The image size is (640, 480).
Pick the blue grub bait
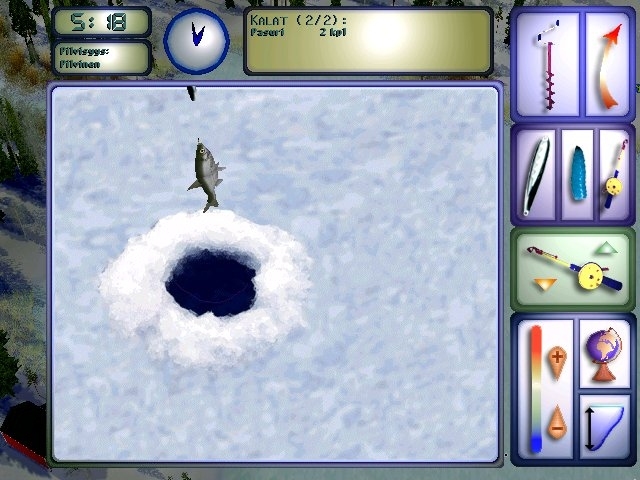tap(577, 174)
